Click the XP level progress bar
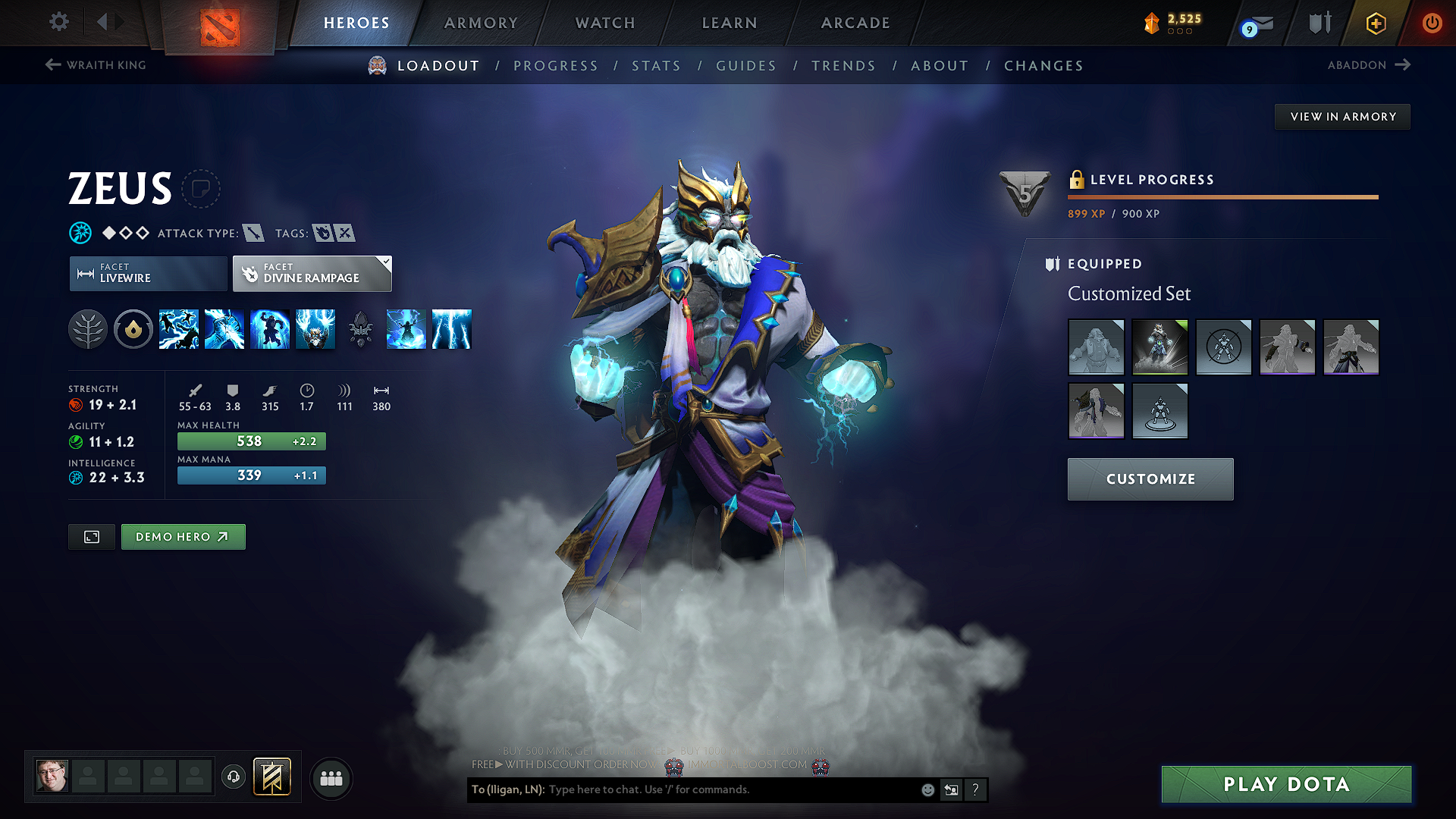 1222,197
